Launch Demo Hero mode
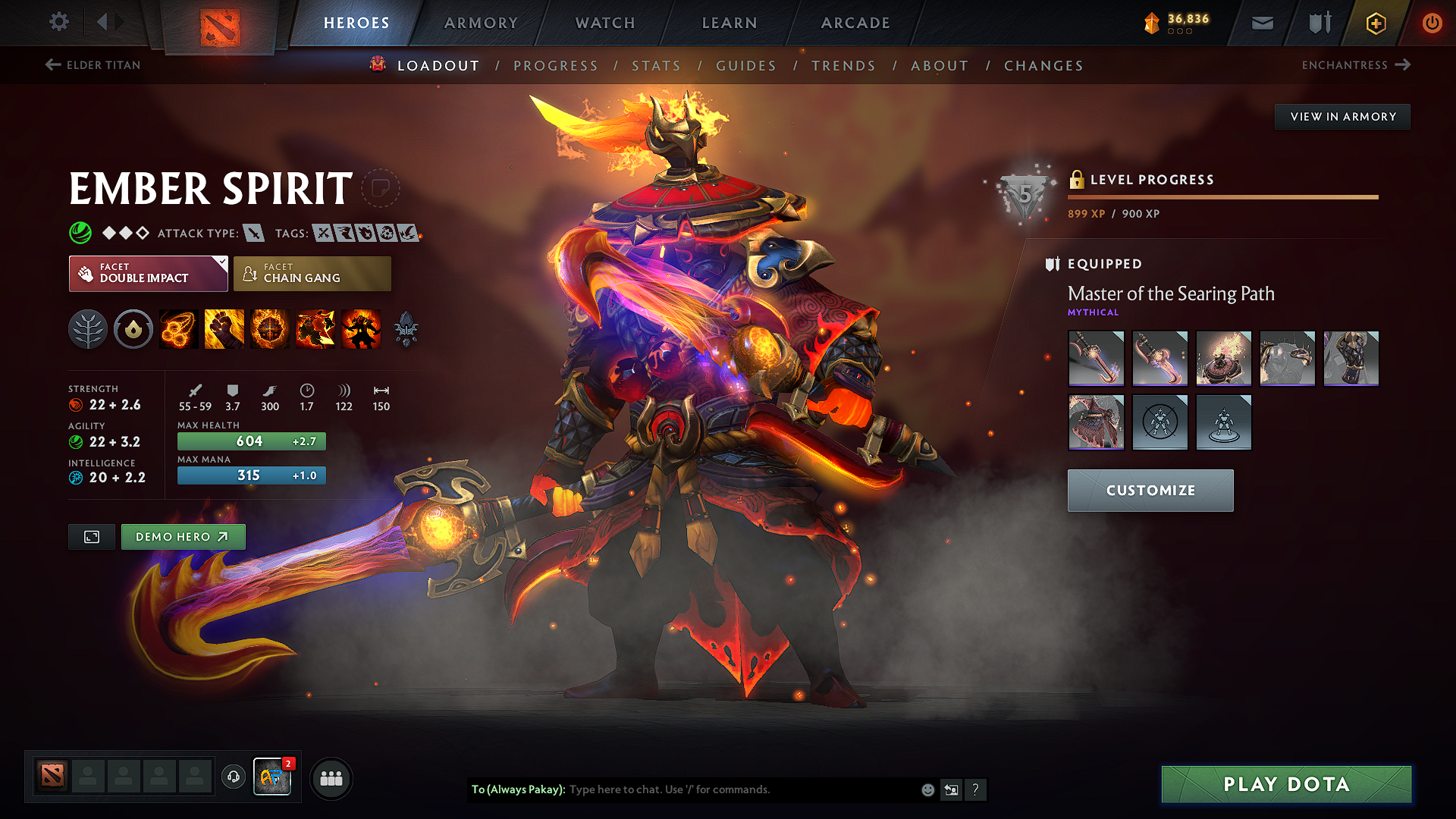This screenshot has height=819, width=1456. pos(183,537)
